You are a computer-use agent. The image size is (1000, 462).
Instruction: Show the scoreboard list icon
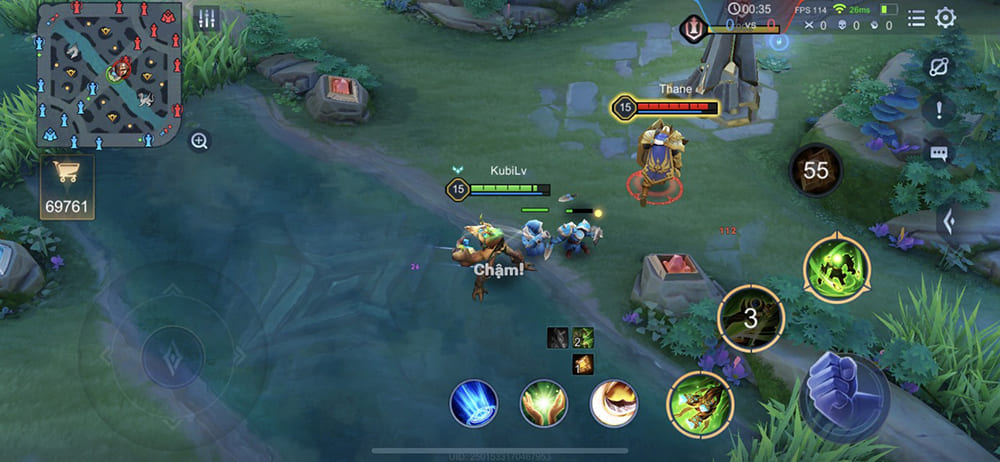(915, 18)
